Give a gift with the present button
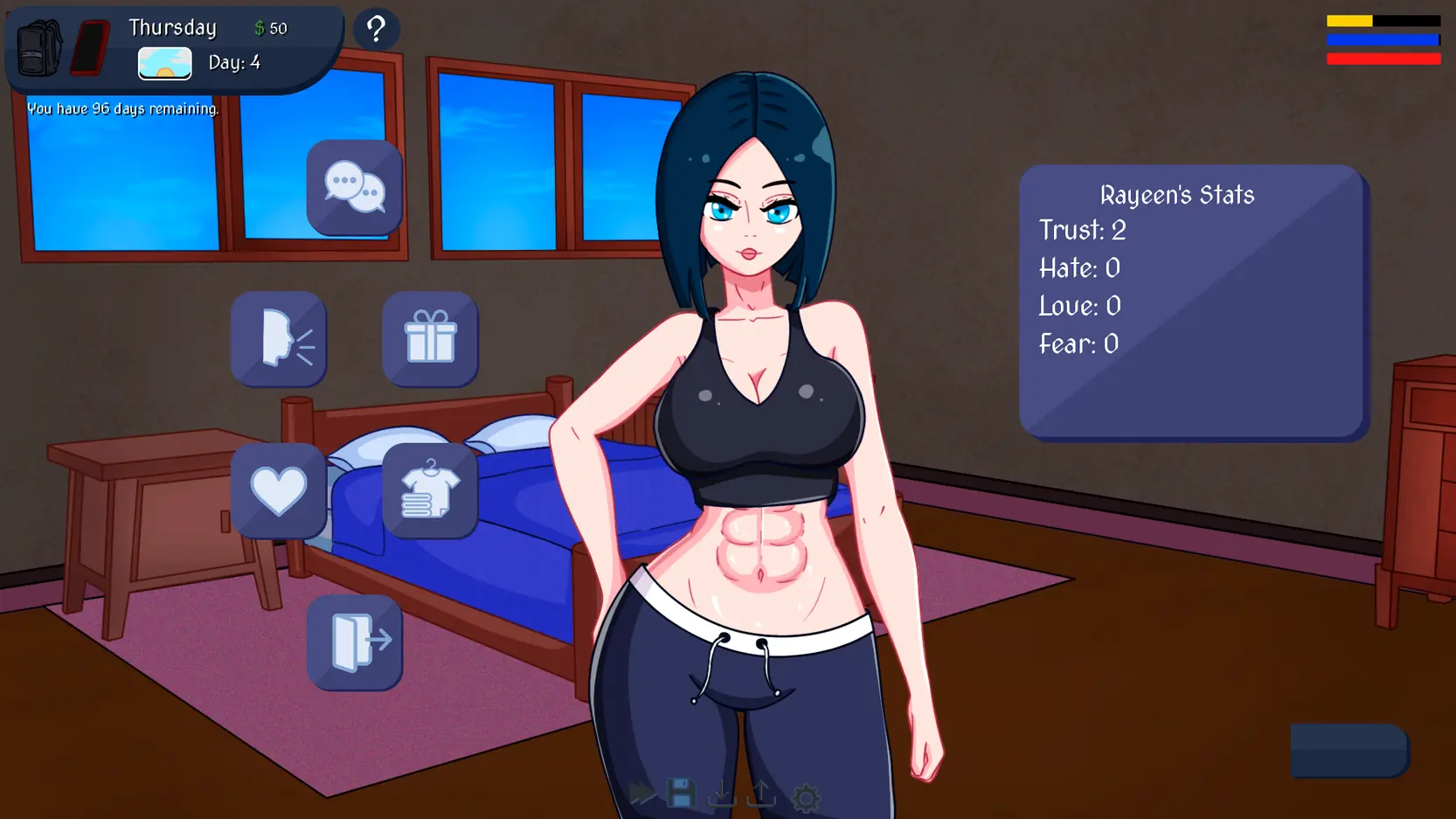Viewport: 1456px width, 819px height. pos(430,339)
